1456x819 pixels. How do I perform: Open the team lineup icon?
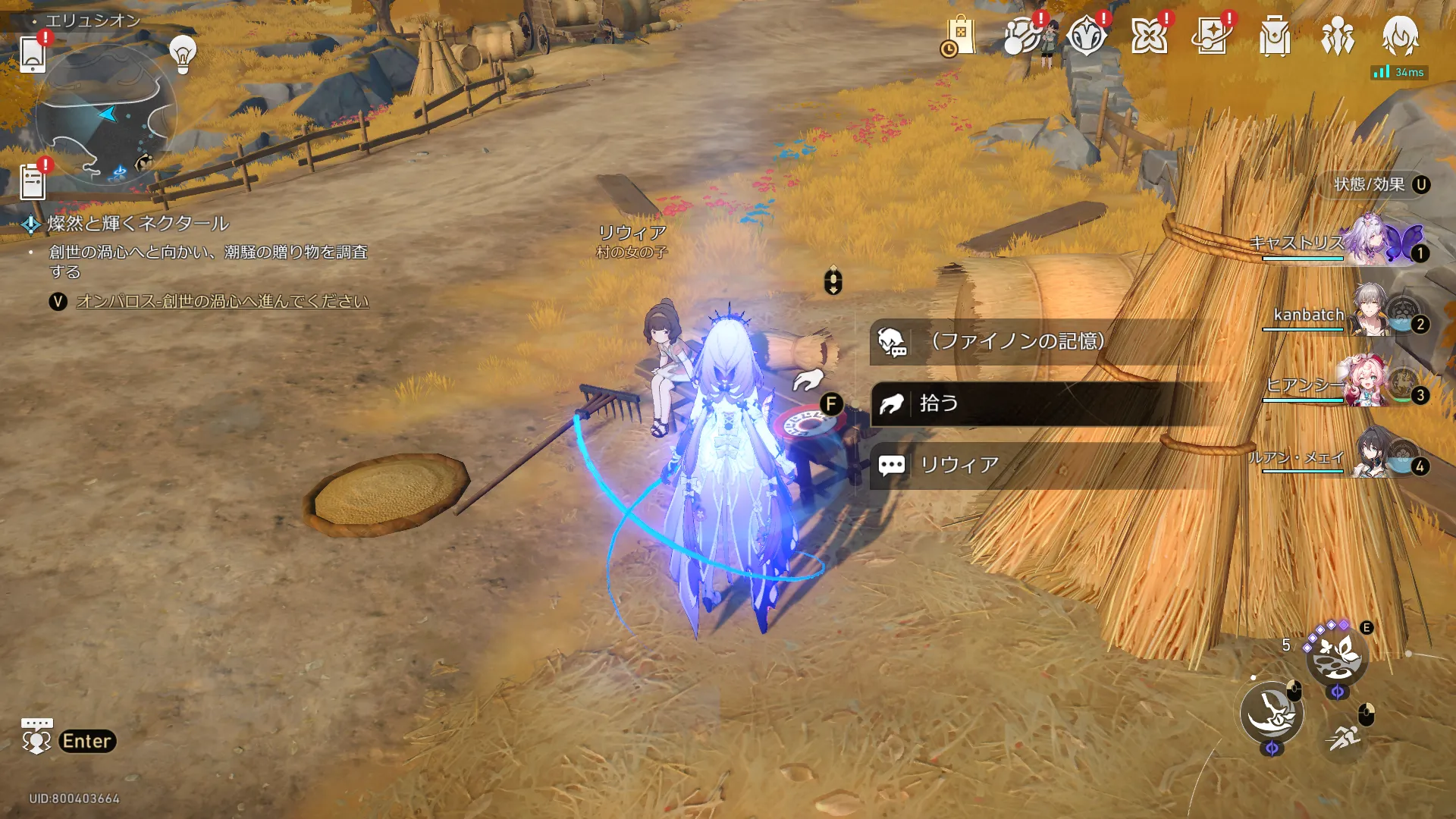coord(1338,36)
